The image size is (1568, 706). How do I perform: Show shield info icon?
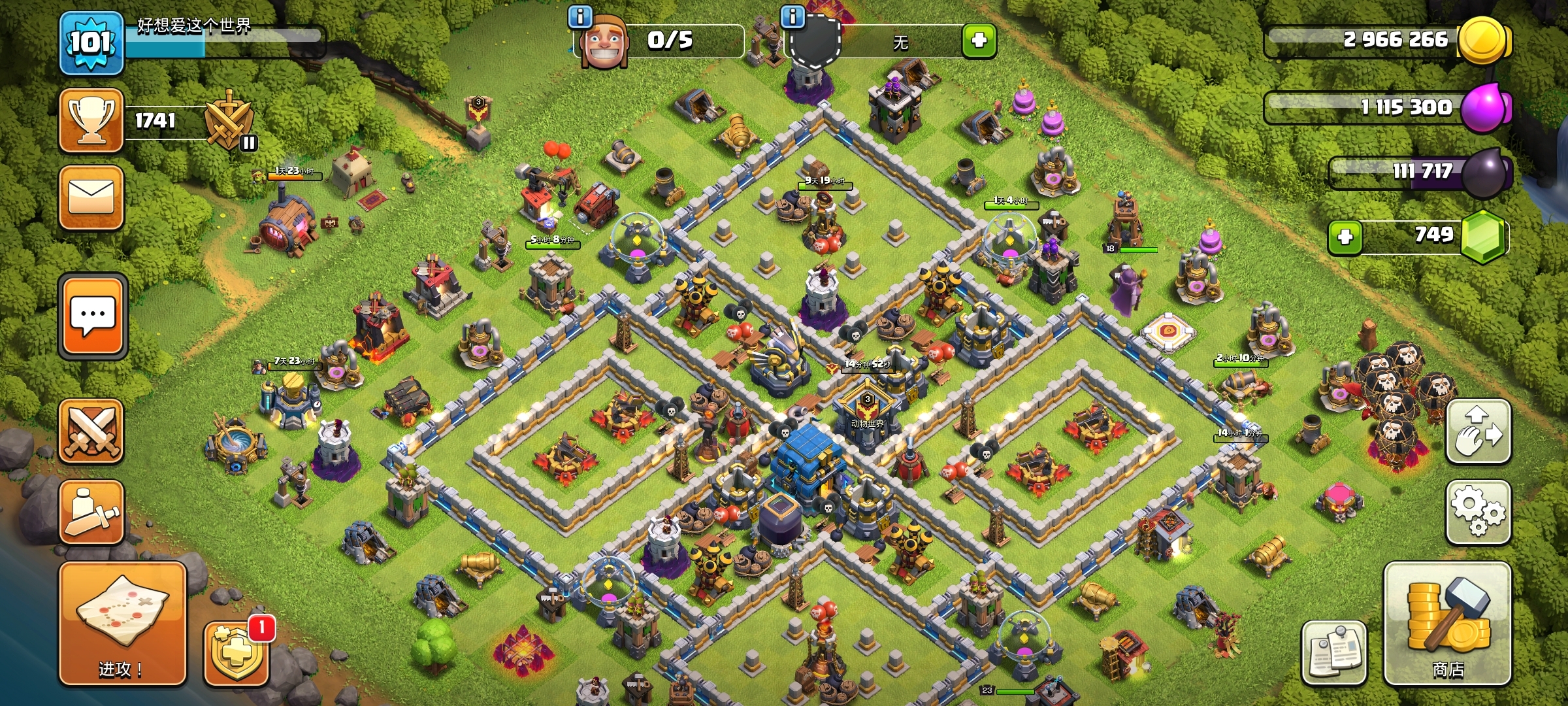[792, 16]
